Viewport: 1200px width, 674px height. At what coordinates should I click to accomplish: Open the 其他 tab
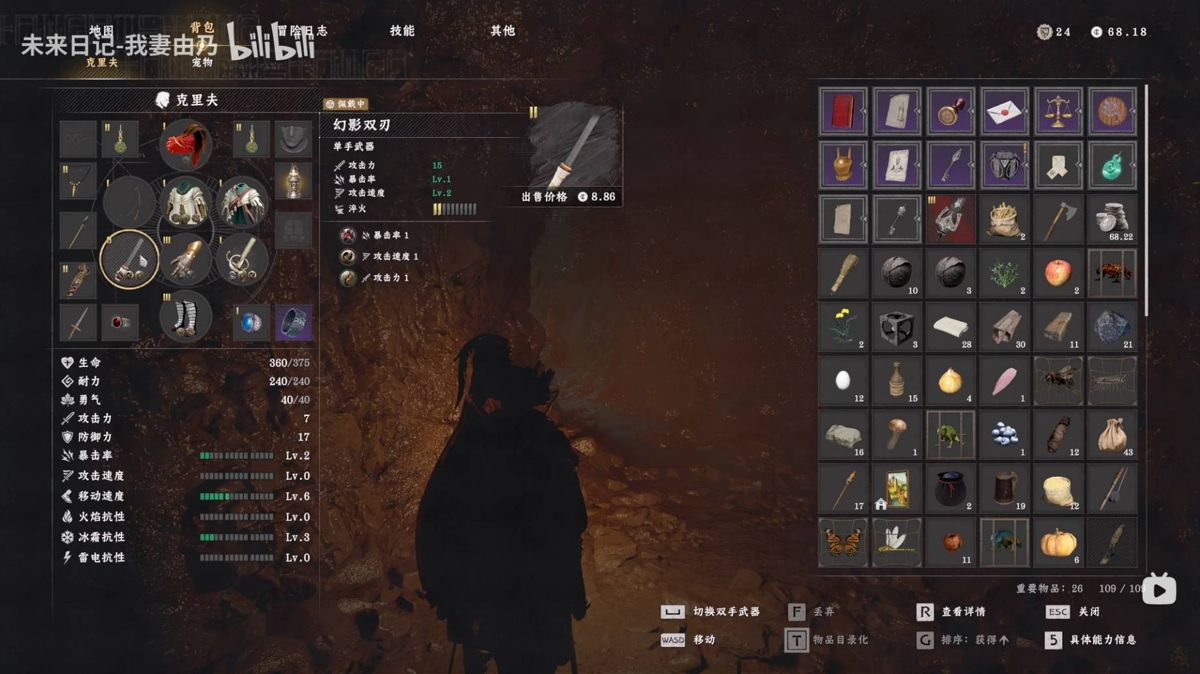coord(502,31)
